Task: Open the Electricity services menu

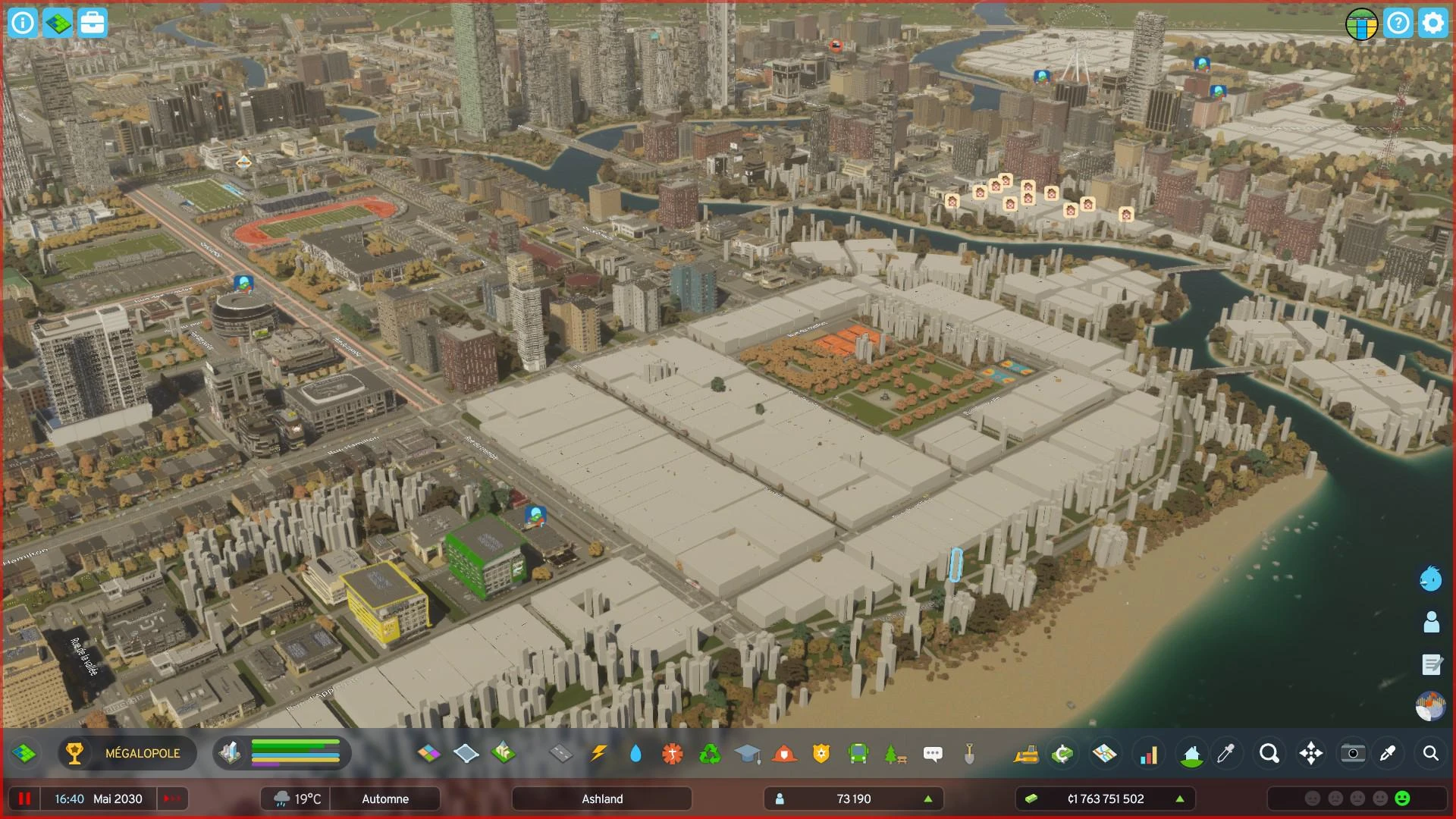Action: pyautogui.click(x=598, y=754)
